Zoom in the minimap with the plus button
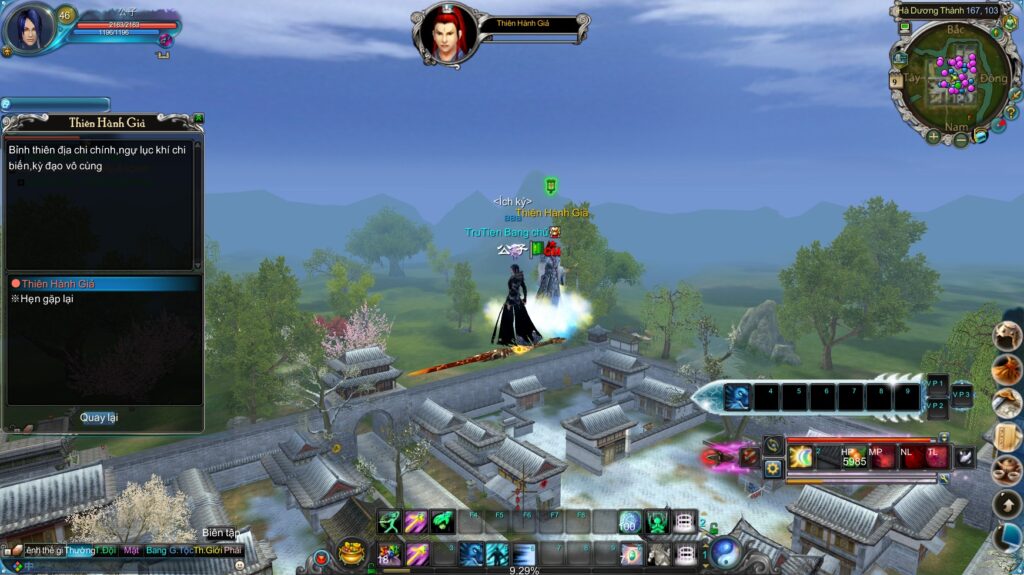Image resolution: width=1024 pixels, height=575 pixels. click(x=933, y=136)
